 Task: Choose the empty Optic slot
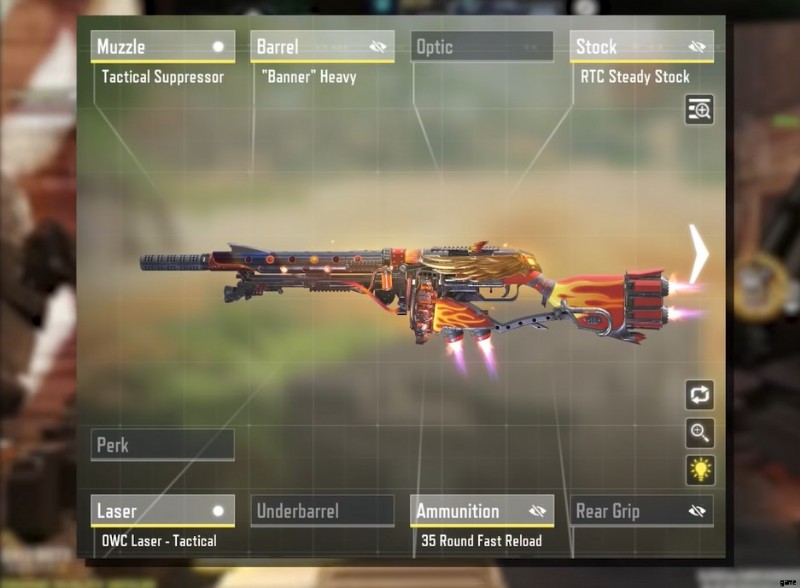tap(481, 47)
